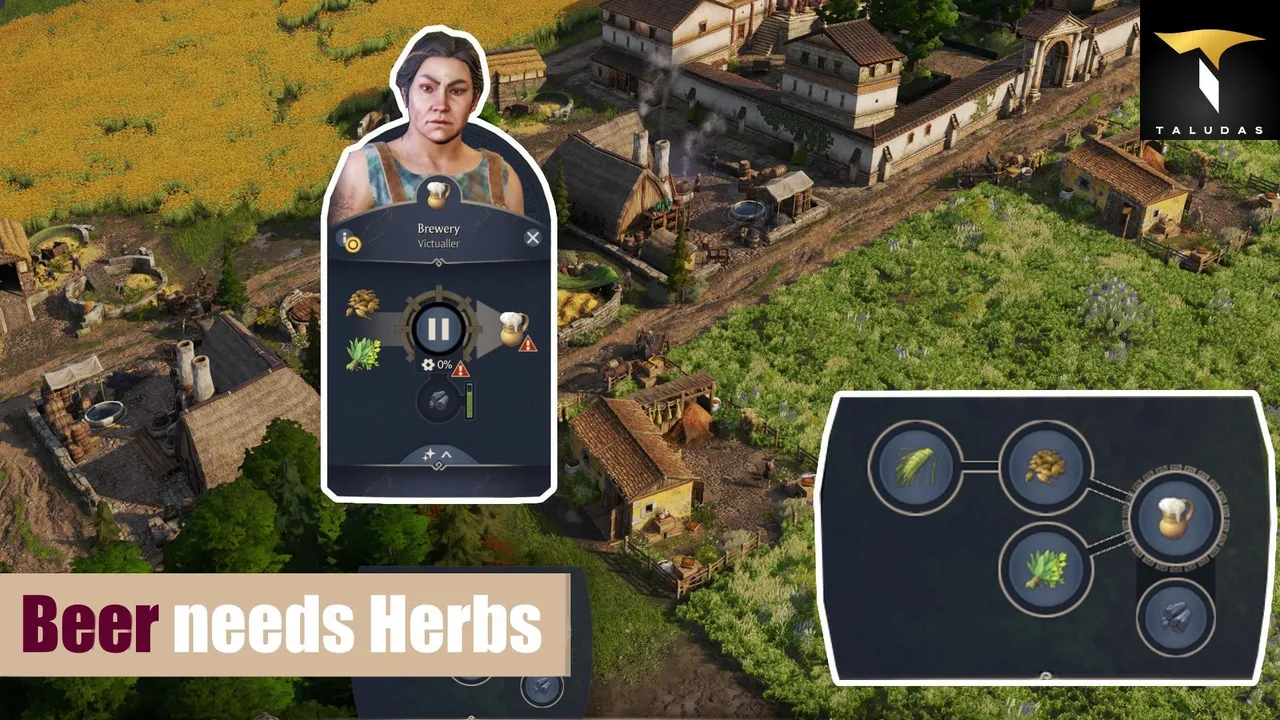Expand the sparkle arrow at Brewery panel bottom
The image size is (1280, 720).
(x=438, y=456)
